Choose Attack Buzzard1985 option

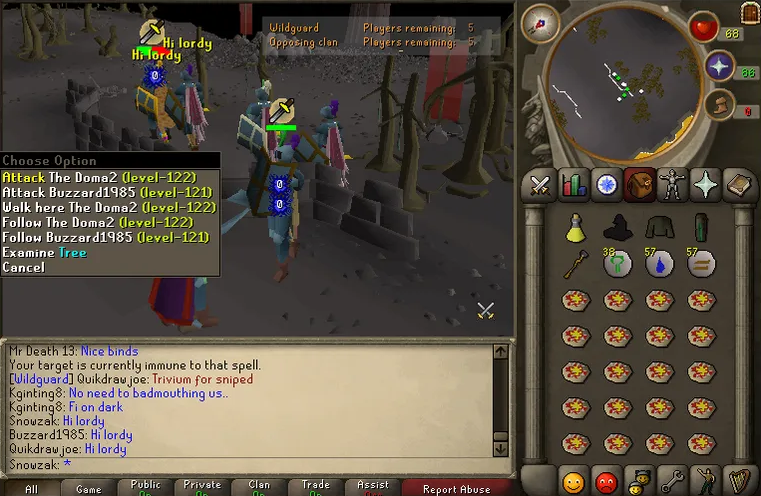(x=105, y=191)
